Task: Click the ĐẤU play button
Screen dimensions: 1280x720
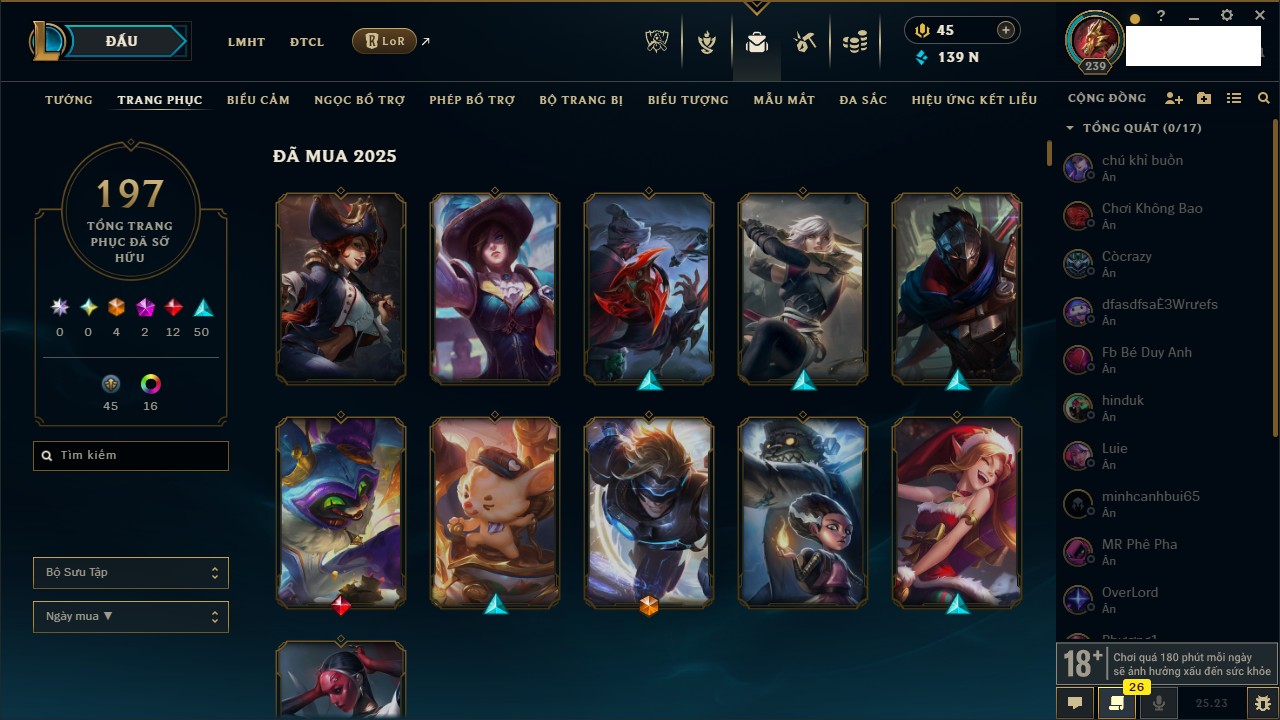Action: 122,41
